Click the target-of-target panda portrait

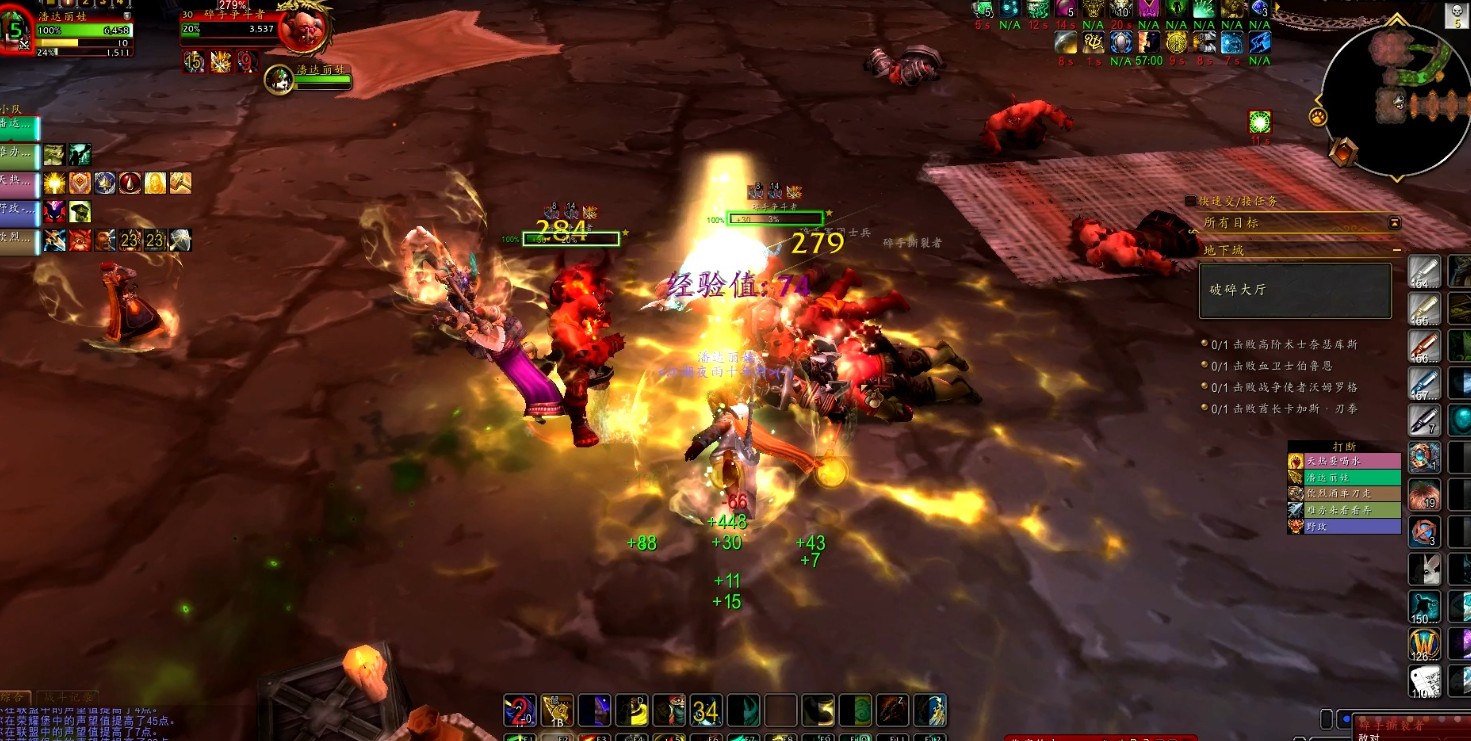pos(279,80)
